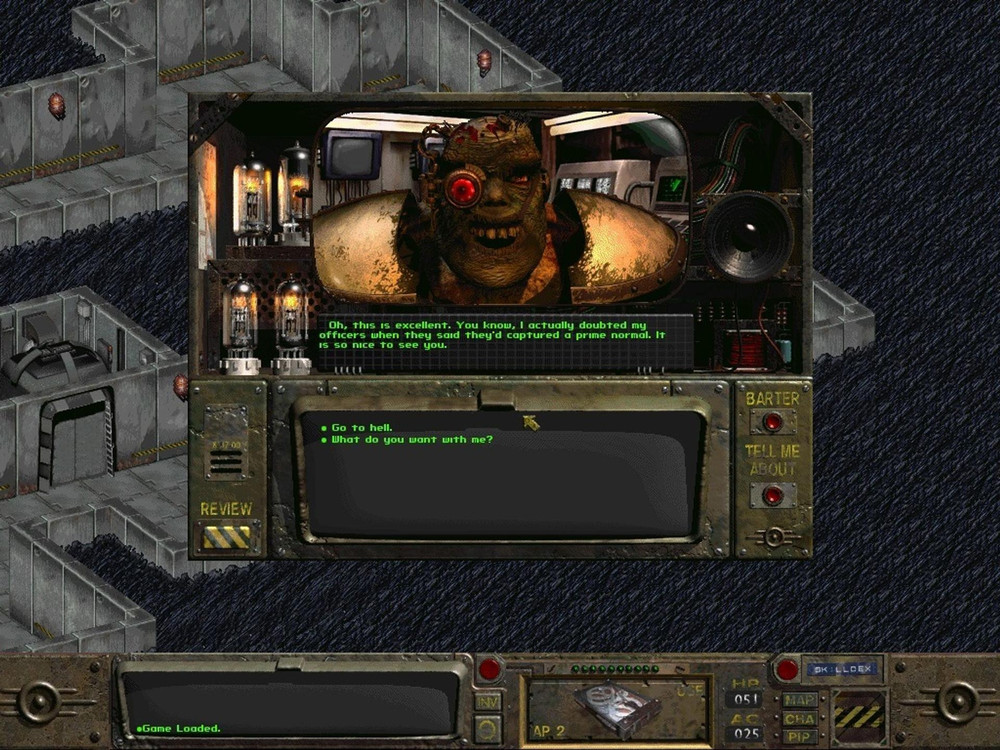Click the circular-arrow button below INV

coord(488,728)
